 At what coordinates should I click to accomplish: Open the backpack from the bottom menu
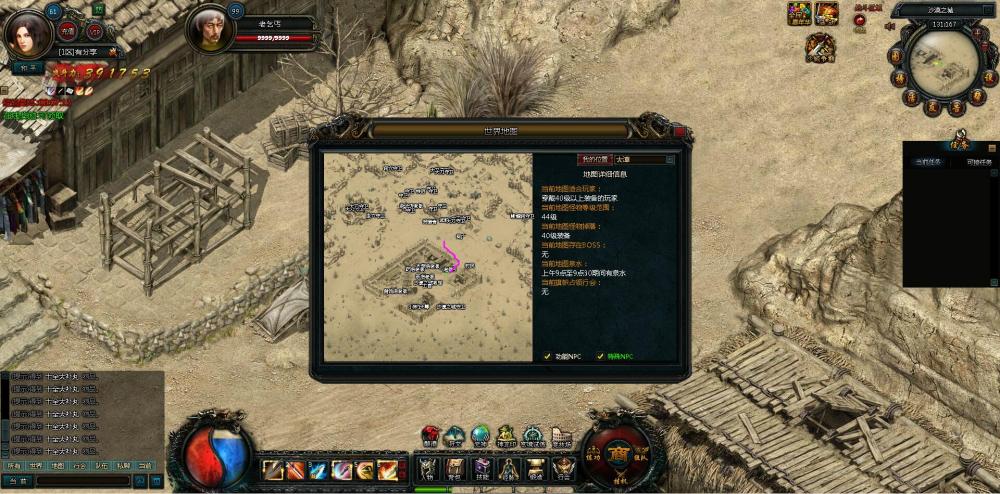(x=455, y=468)
